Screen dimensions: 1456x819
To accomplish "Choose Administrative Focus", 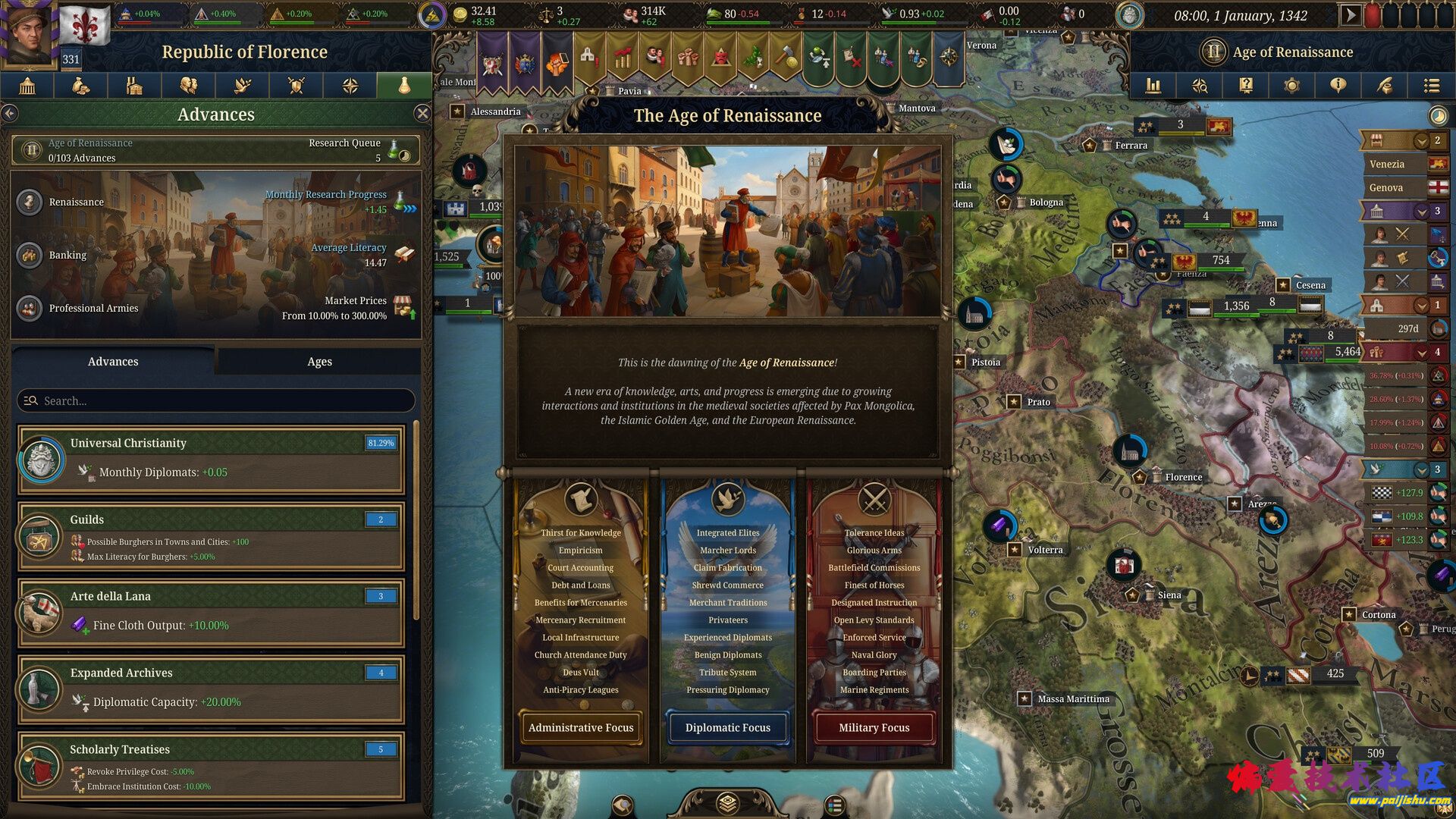I will (x=580, y=727).
